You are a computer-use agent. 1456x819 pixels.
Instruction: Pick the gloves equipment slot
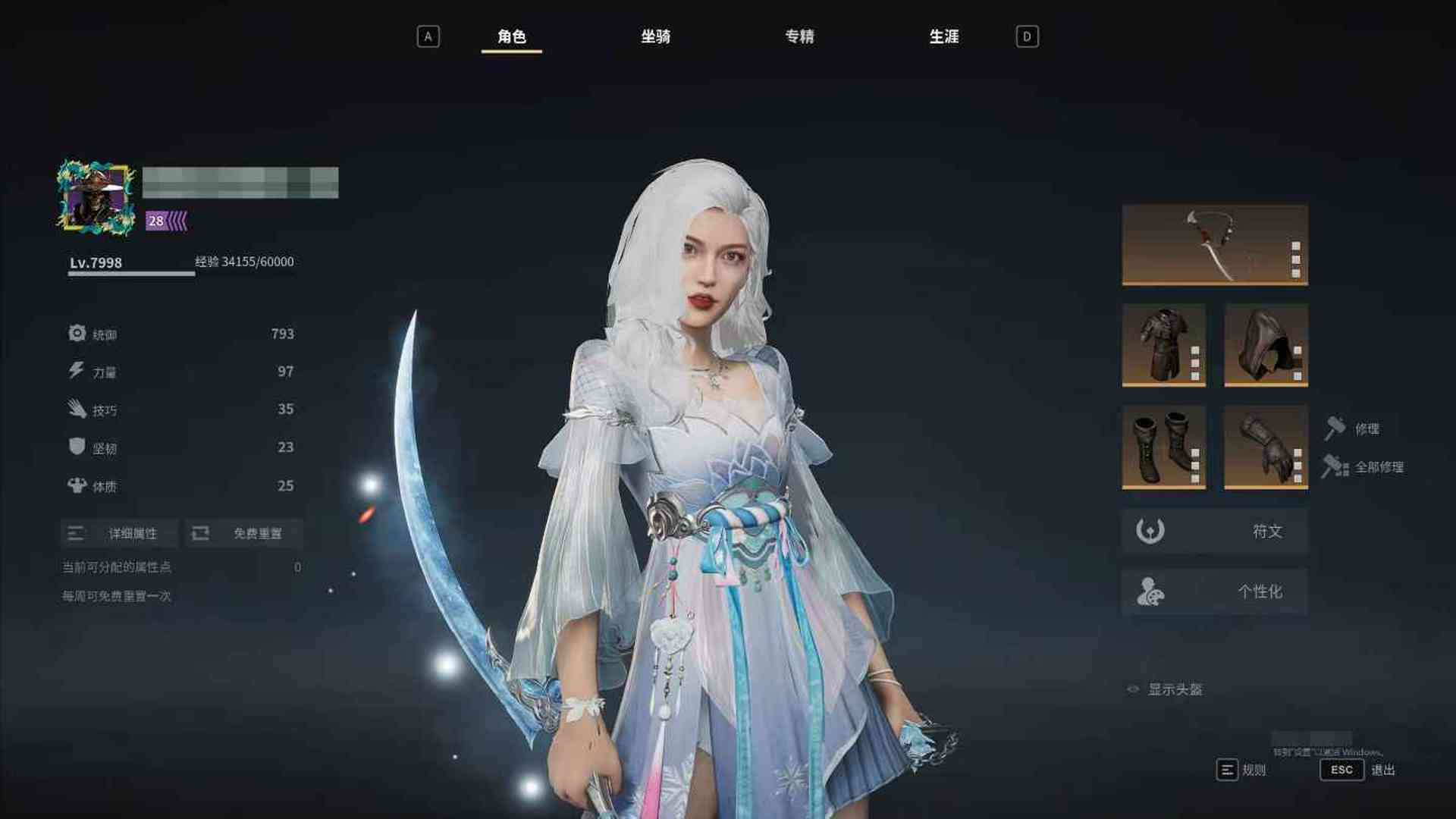[1266, 447]
